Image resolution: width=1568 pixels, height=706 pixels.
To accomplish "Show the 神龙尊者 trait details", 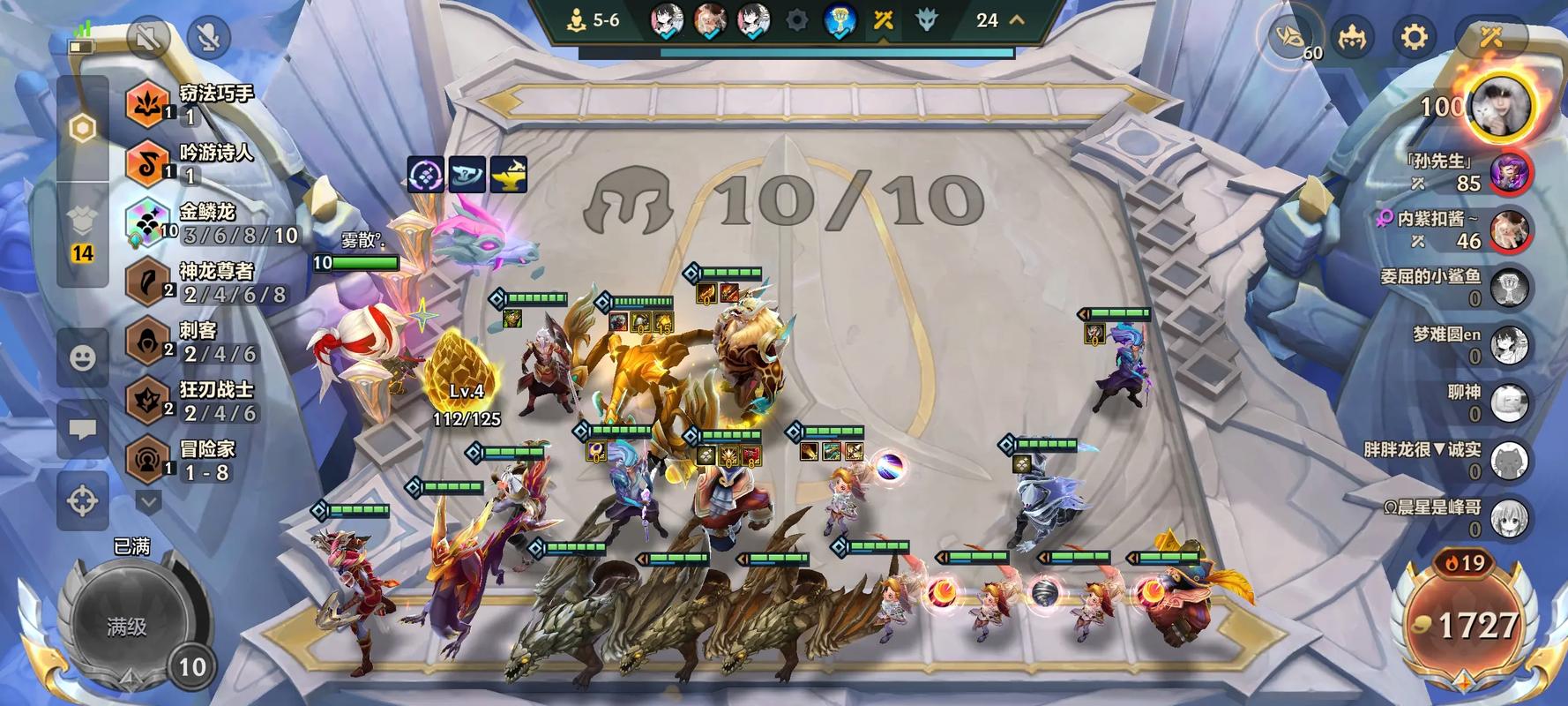I will point(212,282).
